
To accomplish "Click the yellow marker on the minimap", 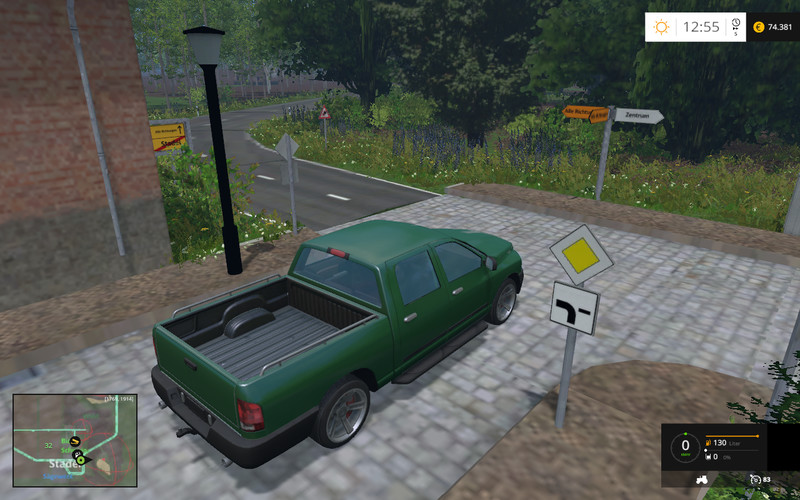I will 74,440.
